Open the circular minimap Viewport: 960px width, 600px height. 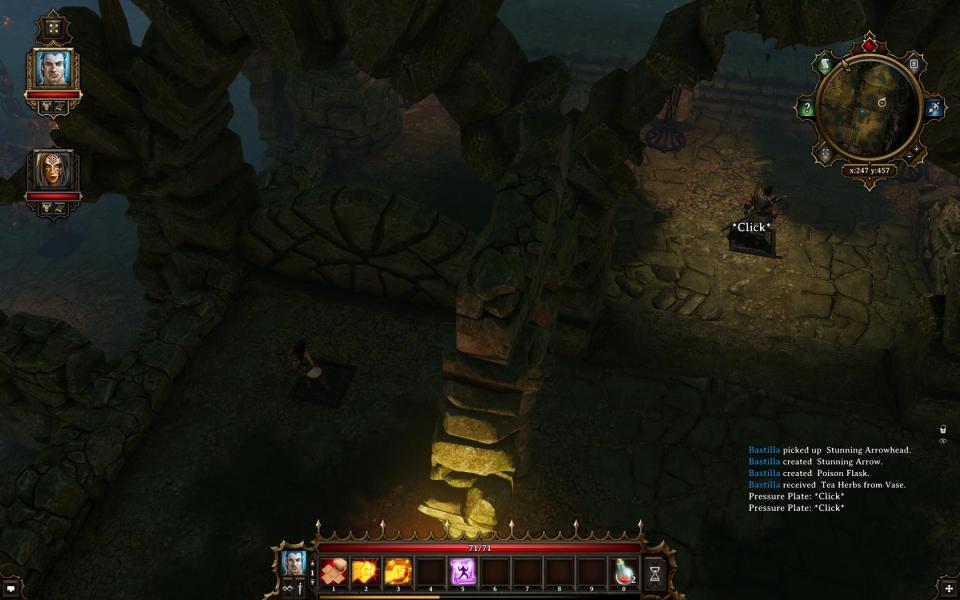coord(868,106)
